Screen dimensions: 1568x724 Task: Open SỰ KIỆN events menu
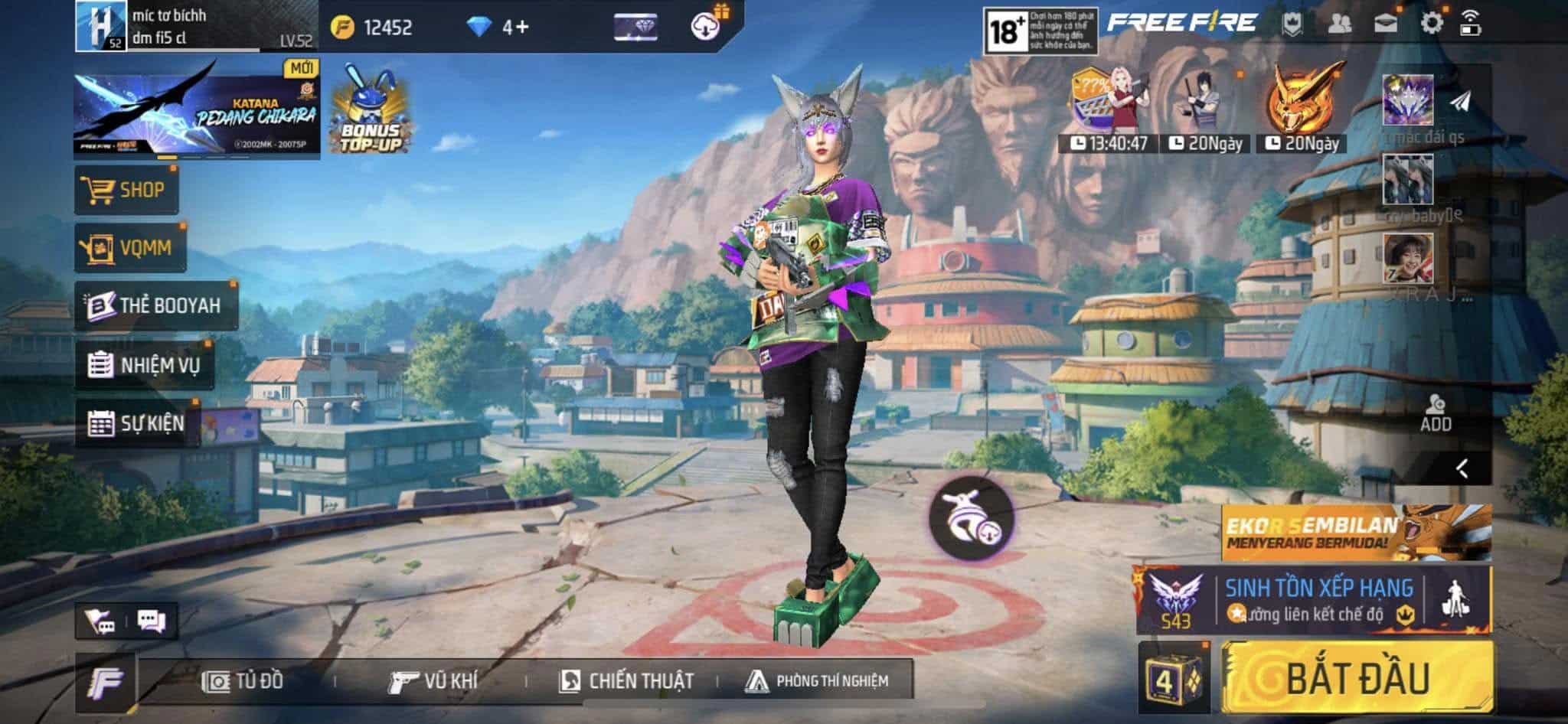pyautogui.click(x=138, y=422)
